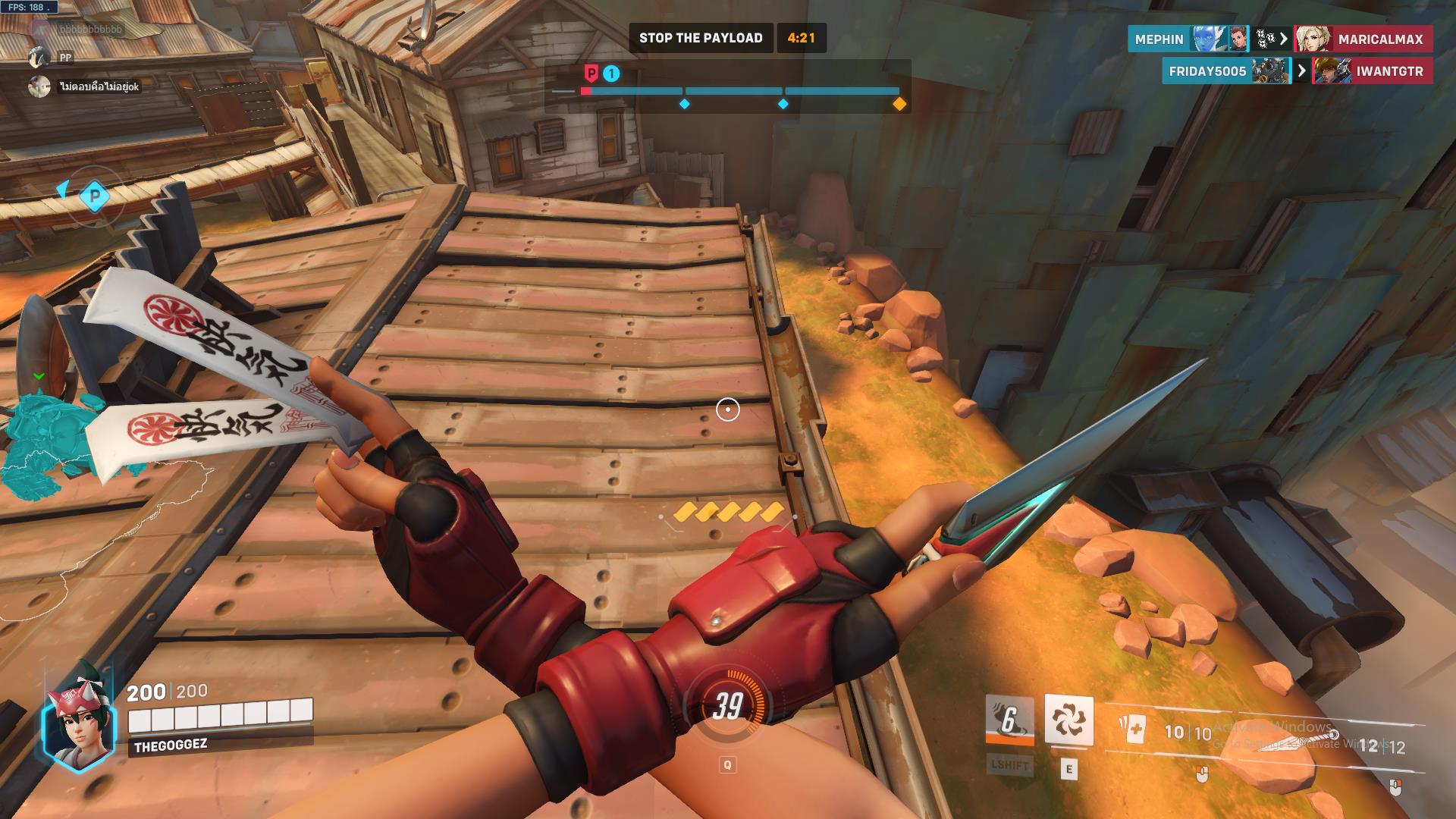This screenshot has height=819, width=1456.
Task: Open the Stop the Payload objective banner
Action: pyautogui.click(x=701, y=38)
